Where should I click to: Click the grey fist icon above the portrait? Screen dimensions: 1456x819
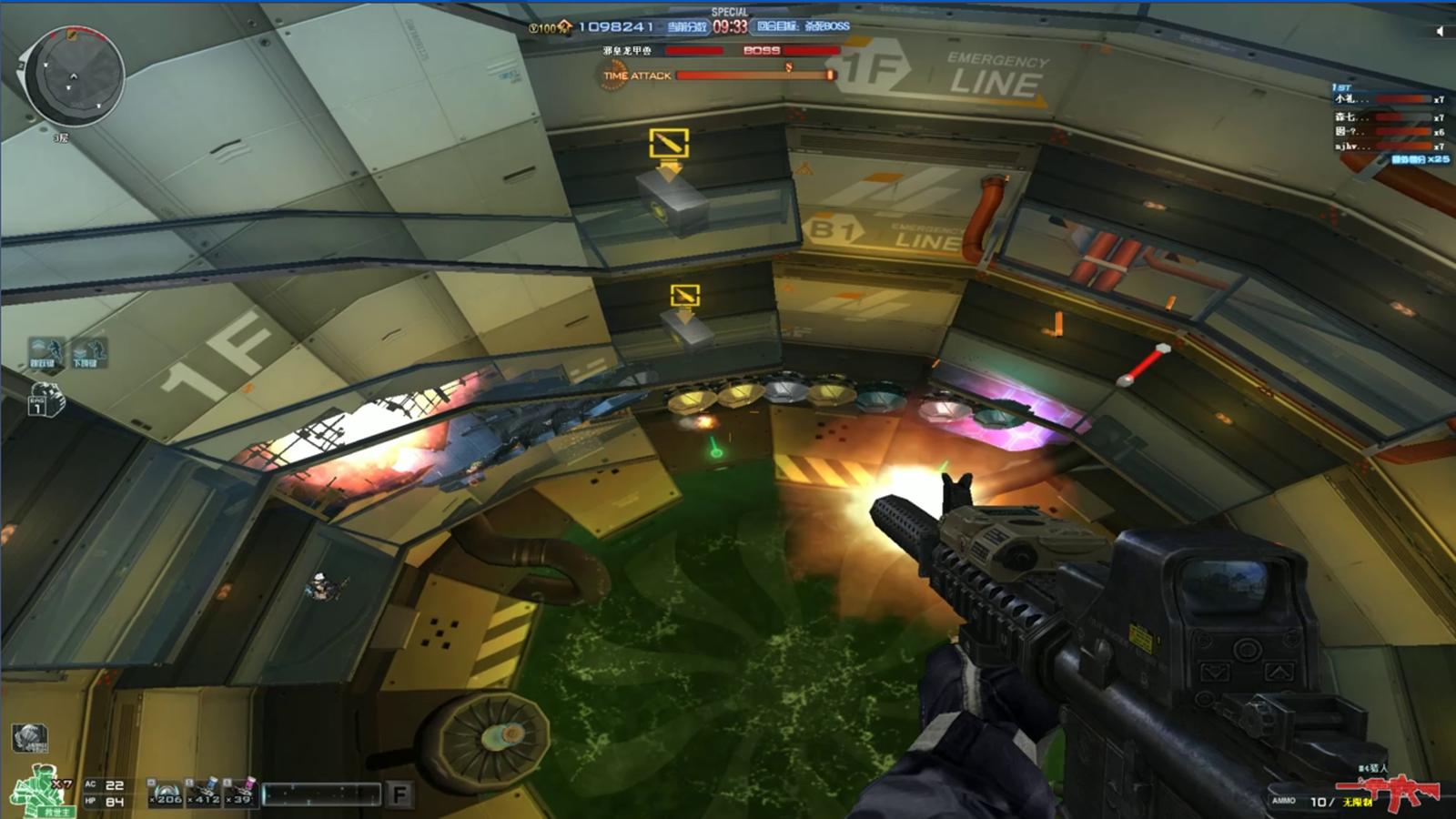tap(30, 737)
